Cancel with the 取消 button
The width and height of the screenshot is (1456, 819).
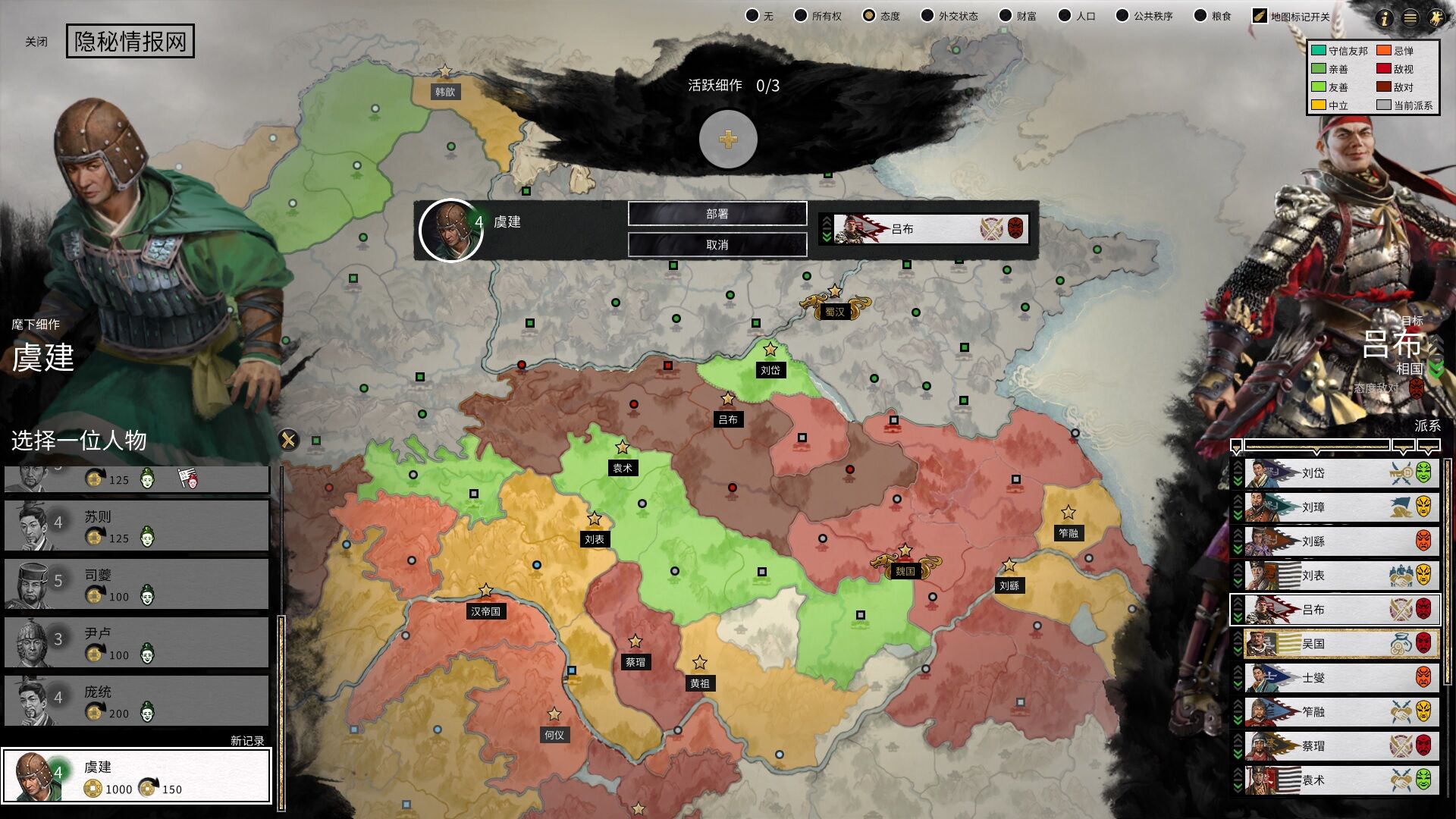pyautogui.click(x=717, y=245)
